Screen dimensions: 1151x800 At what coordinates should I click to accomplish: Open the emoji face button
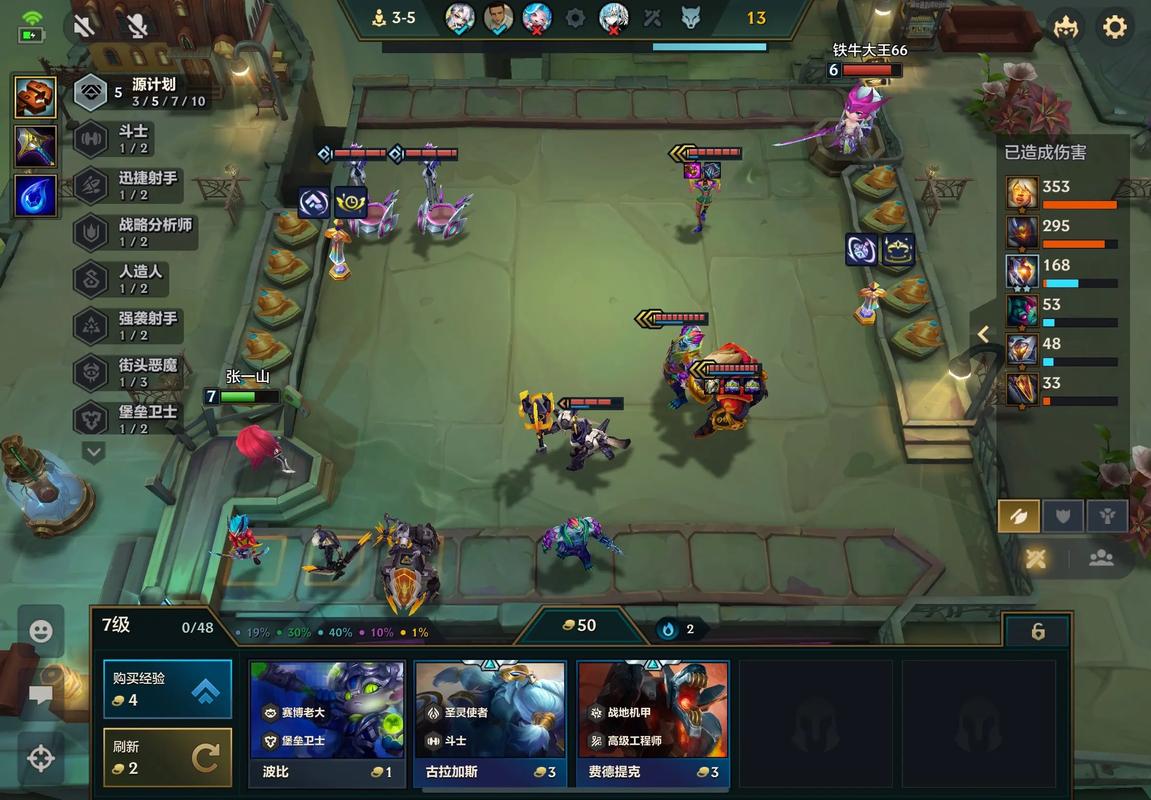click(x=41, y=631)
